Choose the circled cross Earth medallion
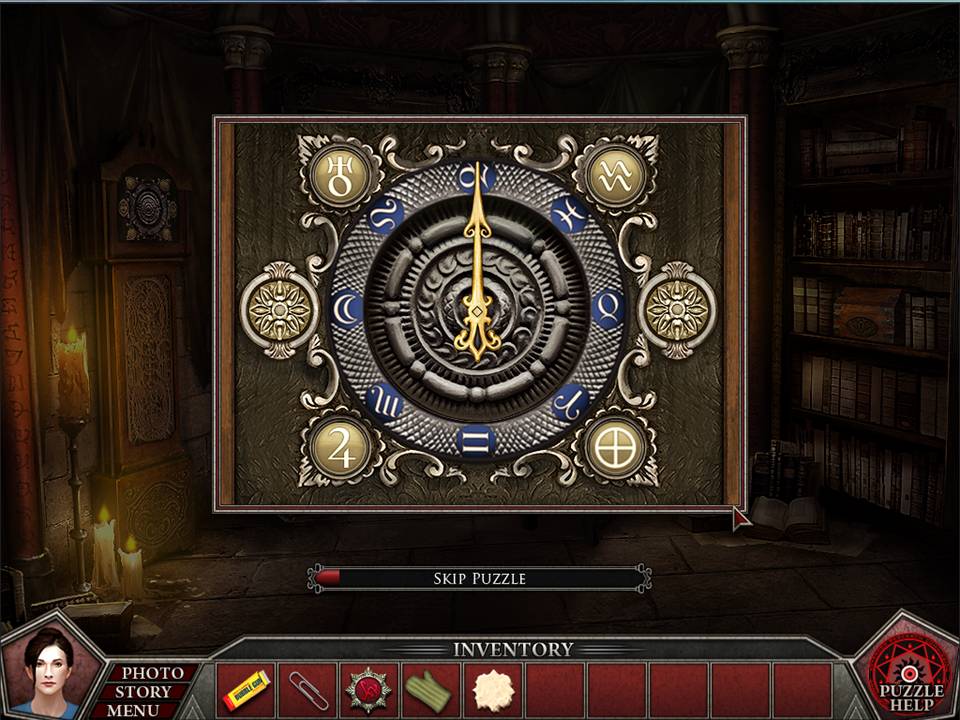The image size is (960, 720). (x=614, y=446)
